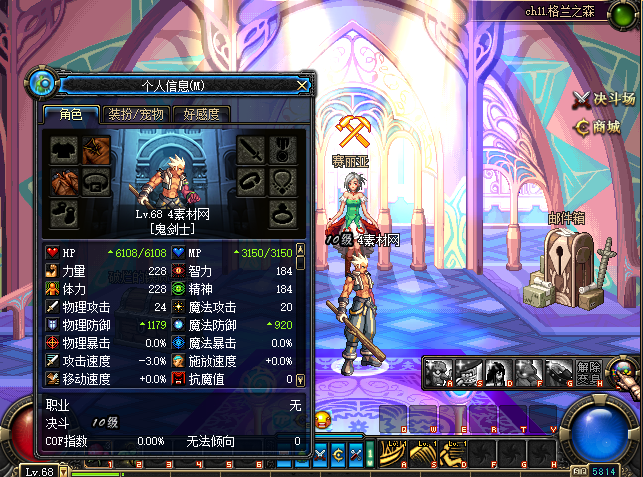Close the 个人信息 character window
The width and height of the screenshot is (643, 477).
(x=302, y=85)
